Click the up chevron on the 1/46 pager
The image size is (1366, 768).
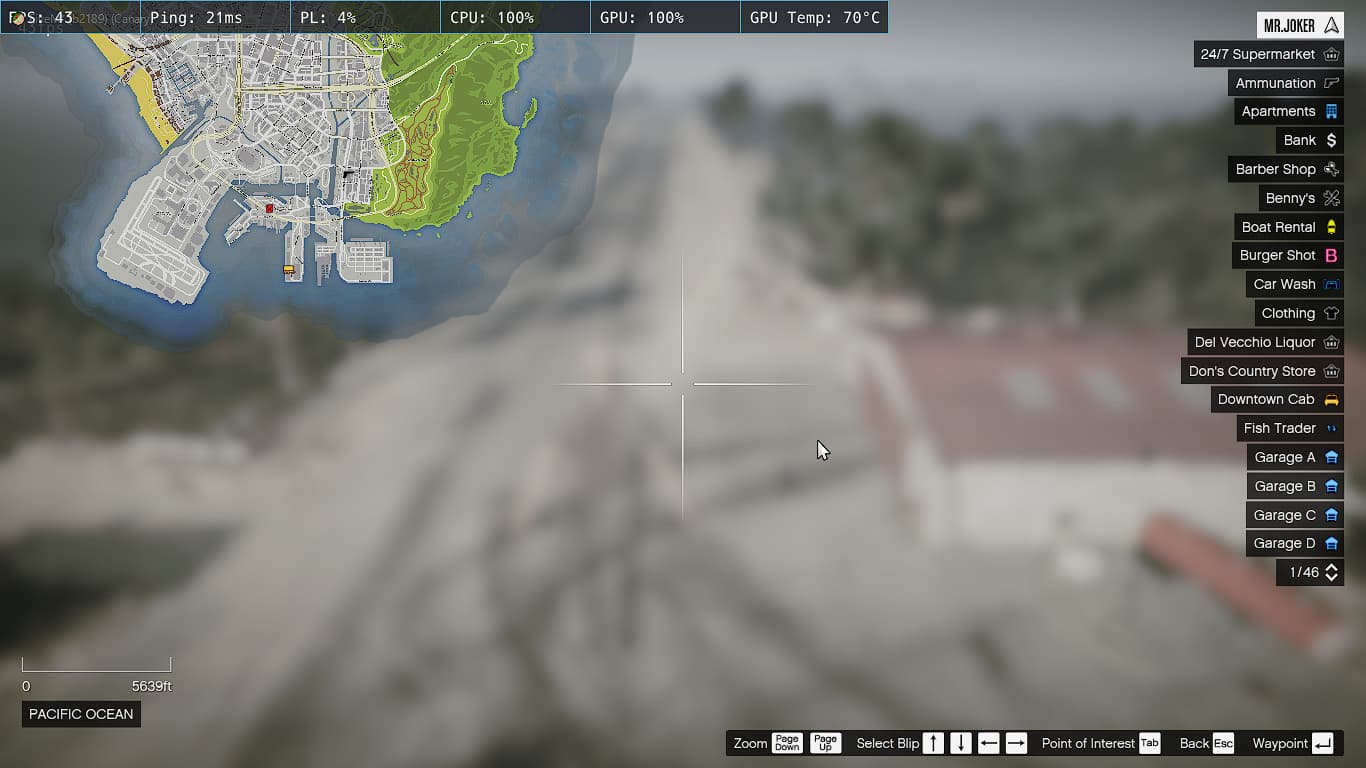(x=1331, y=567)
